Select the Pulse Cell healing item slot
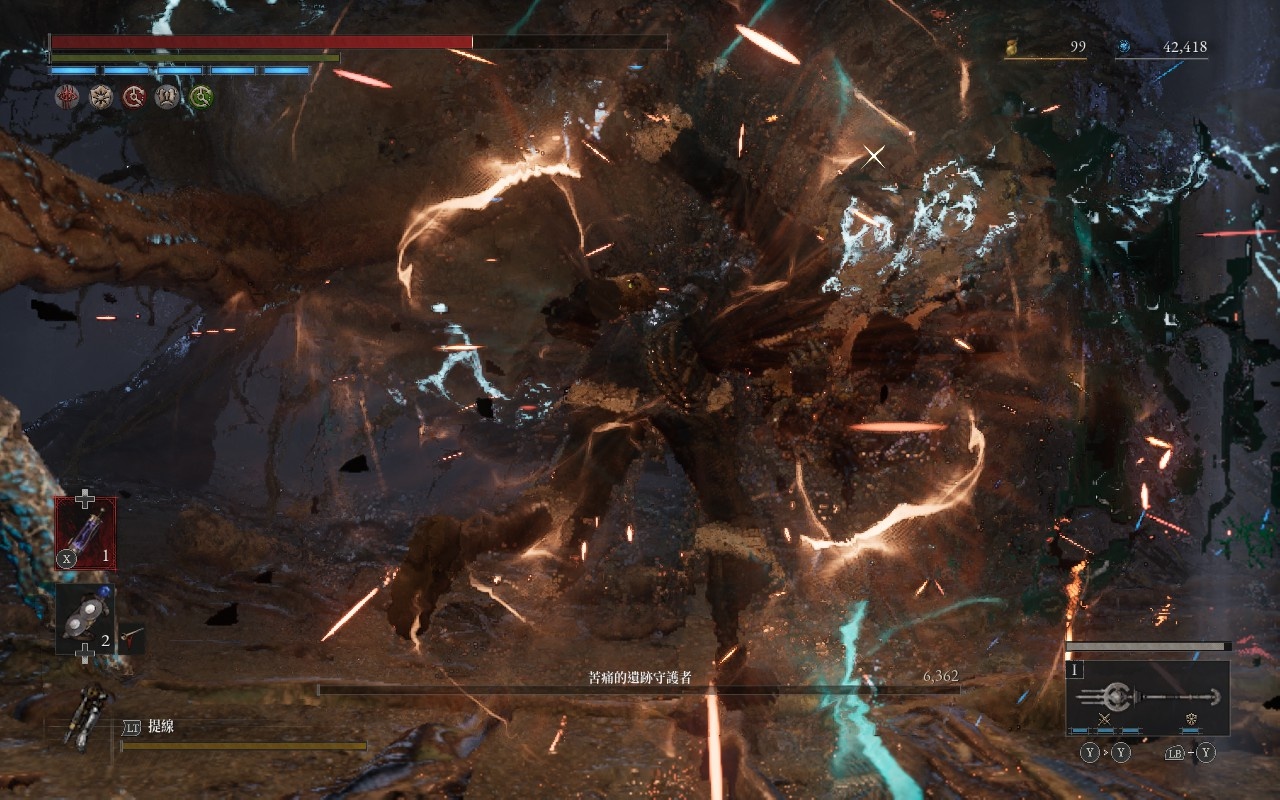Viewport: 1280px width, 800px height. point(85,532)
